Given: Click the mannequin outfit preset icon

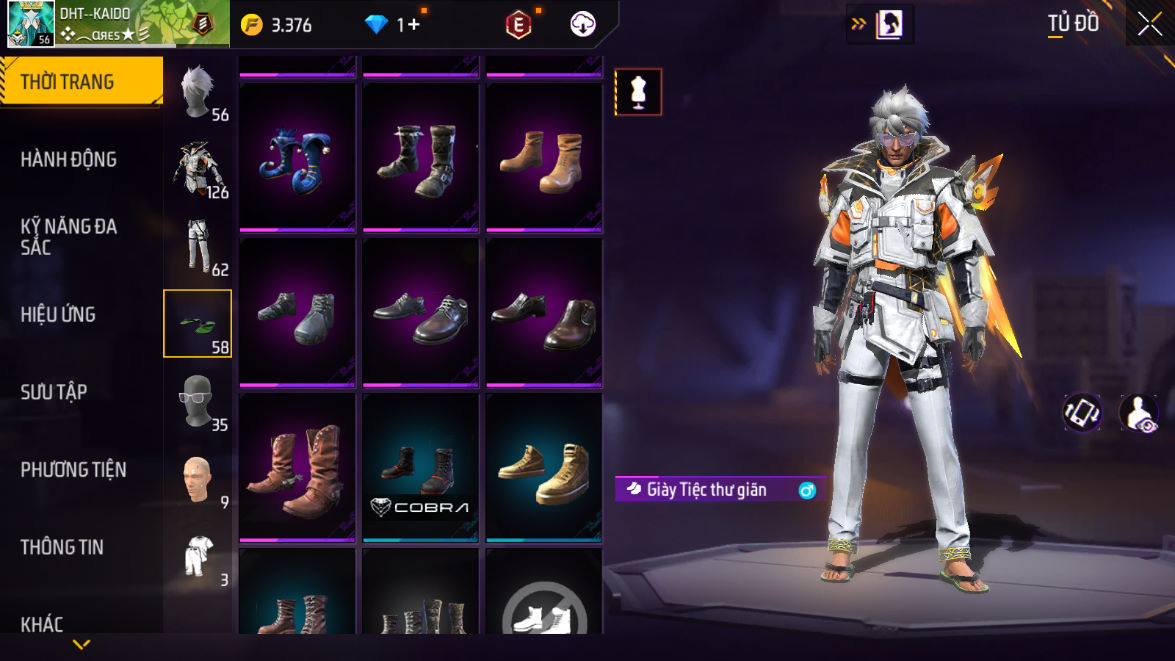Looking at the screenshot, I should pos(638,92).
